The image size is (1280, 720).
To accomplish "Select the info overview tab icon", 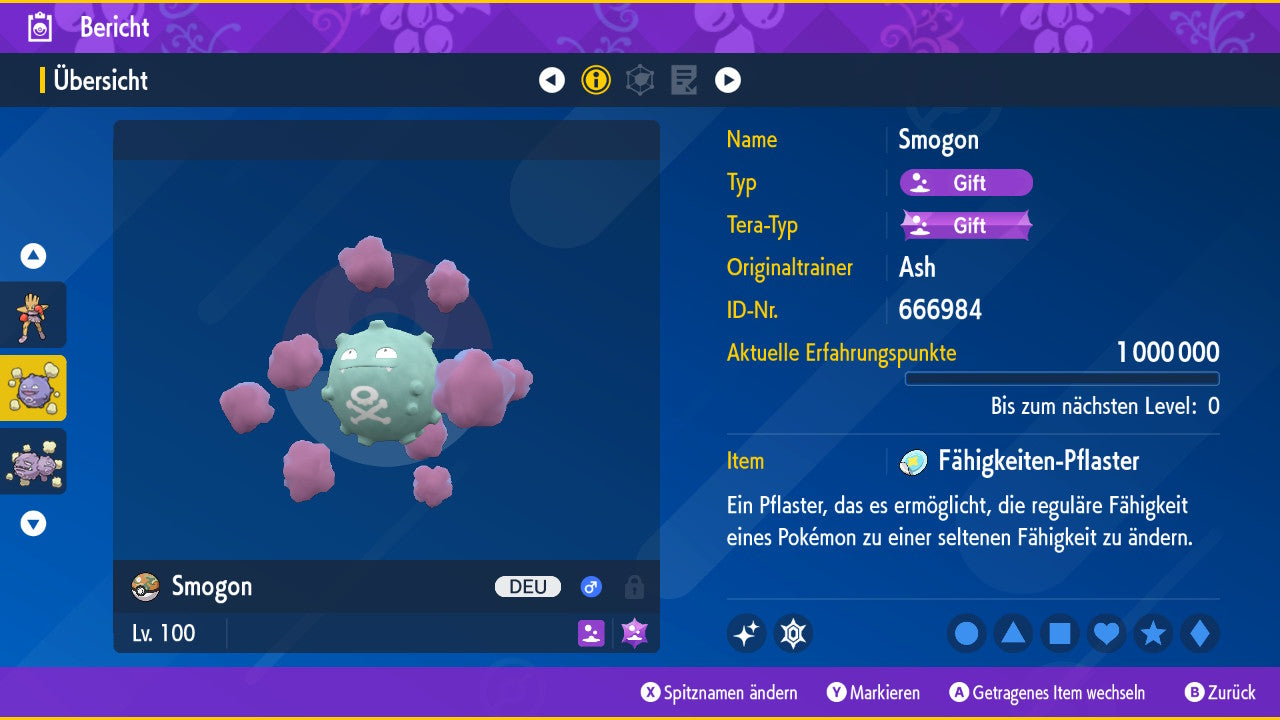I will (x=596, y=80).
